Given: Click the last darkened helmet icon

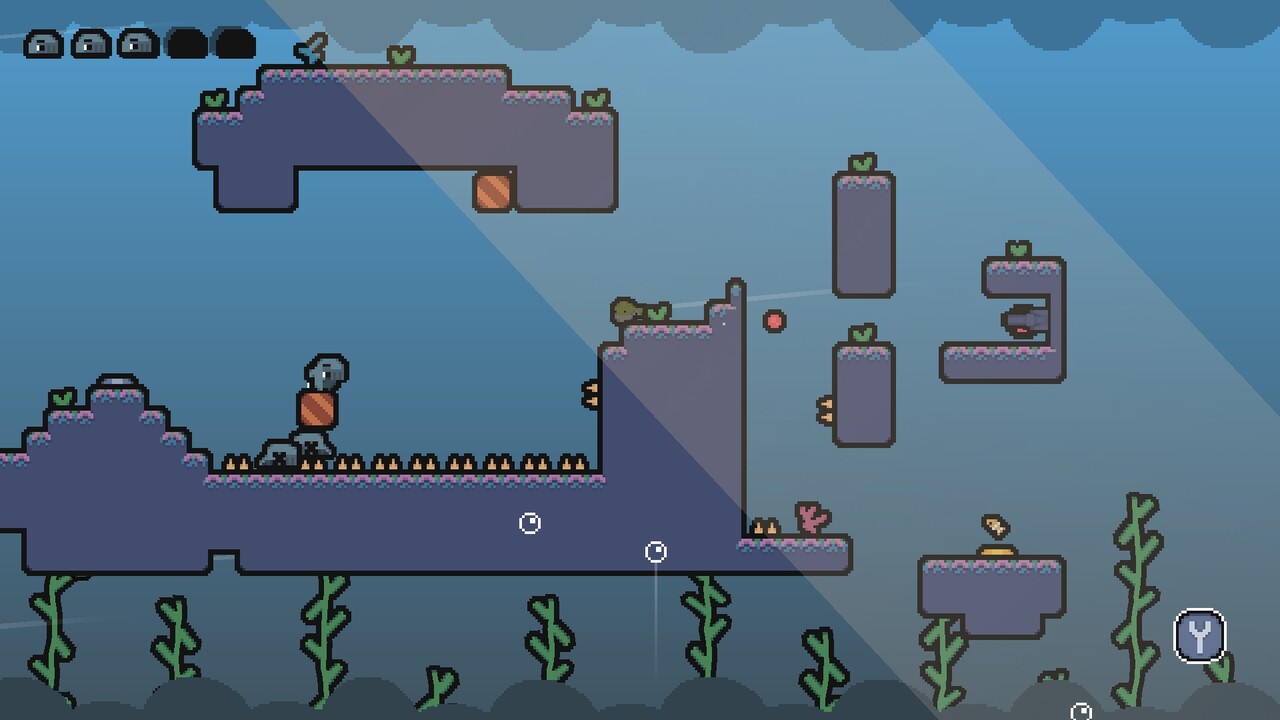Looking at the screenshot, I should (232, 43).
